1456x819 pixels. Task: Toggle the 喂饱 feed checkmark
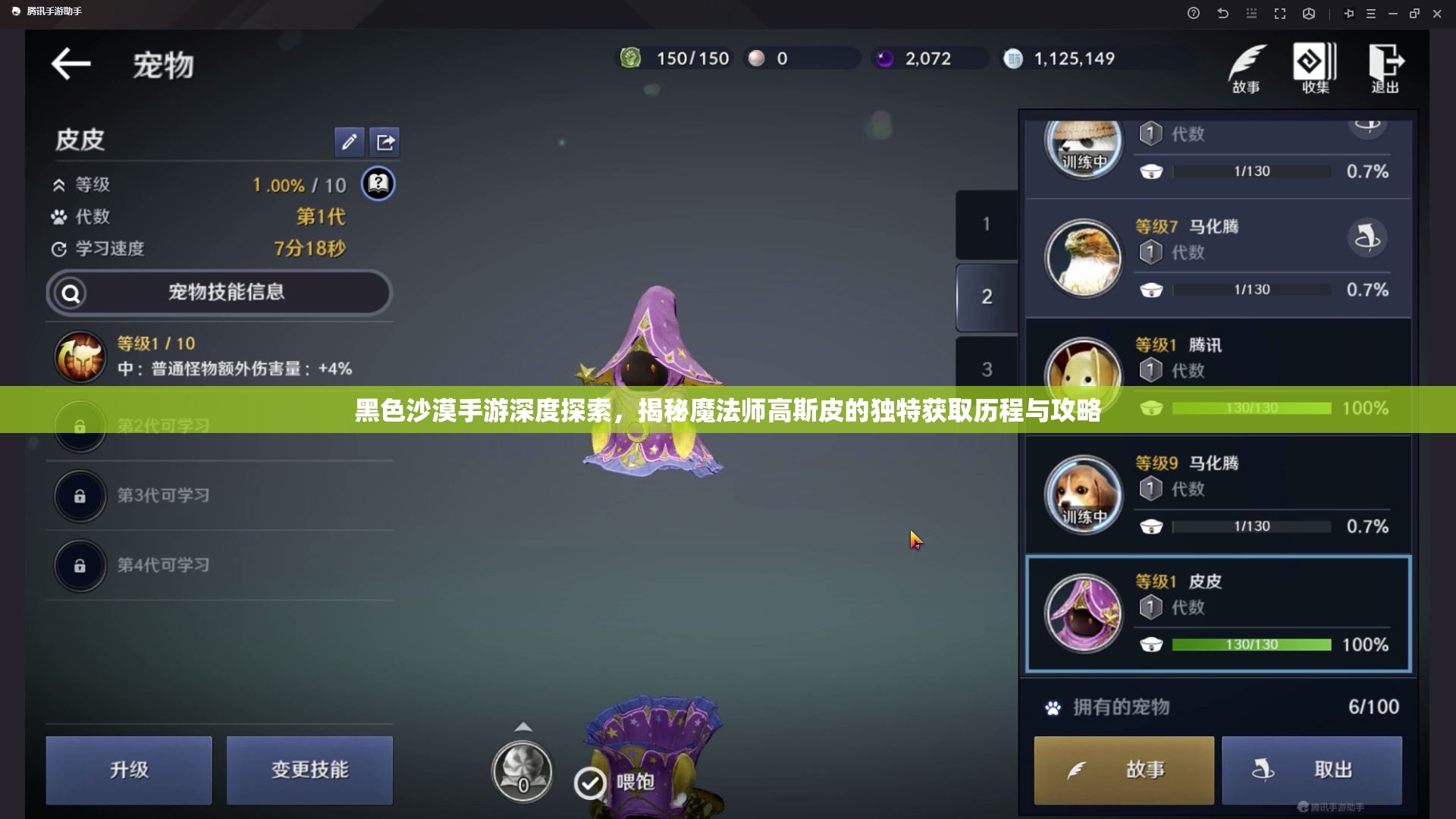click(591, 783)
